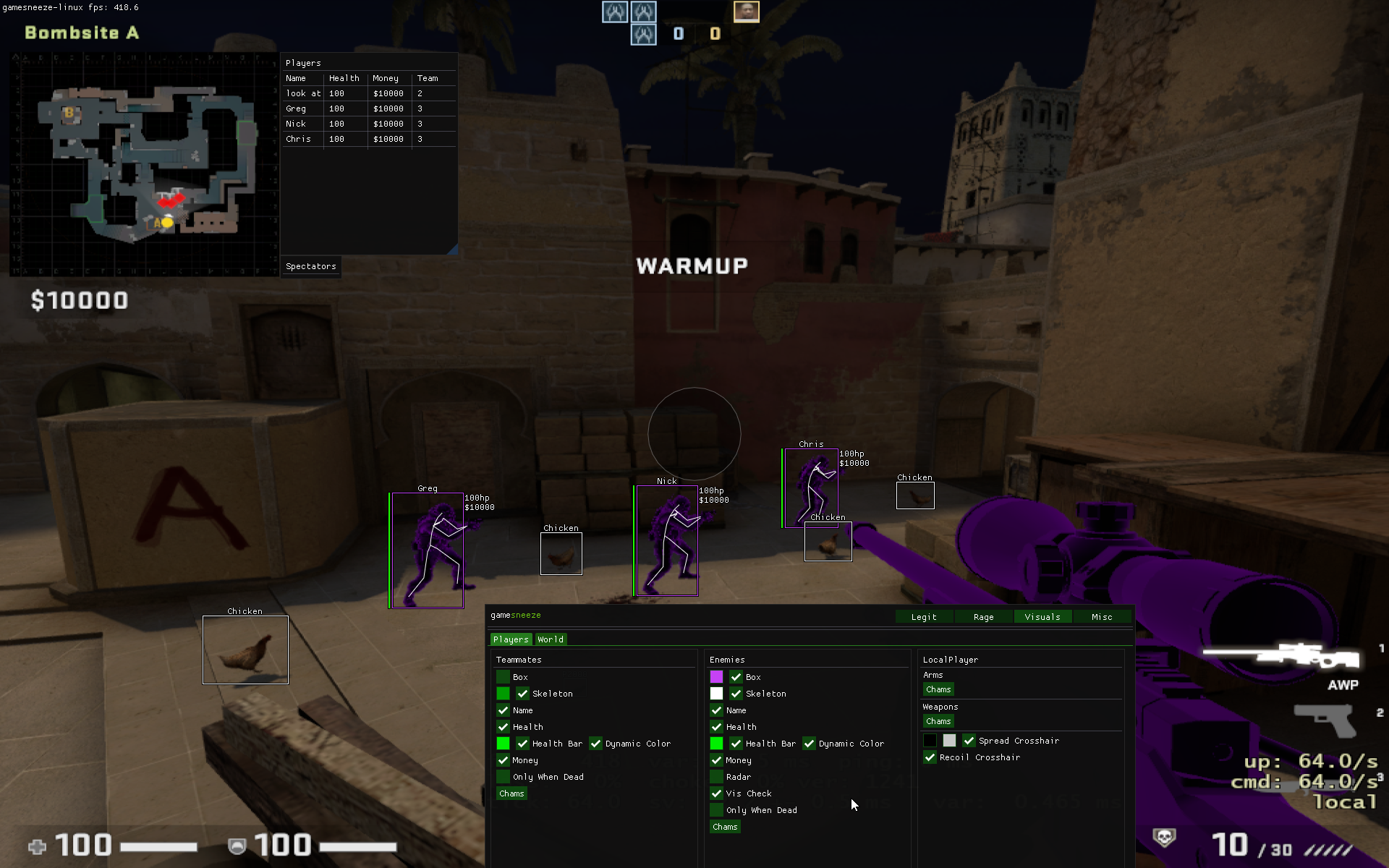
Task: Toggle Dynamic Color for teammate health bar
Action: 596,744
